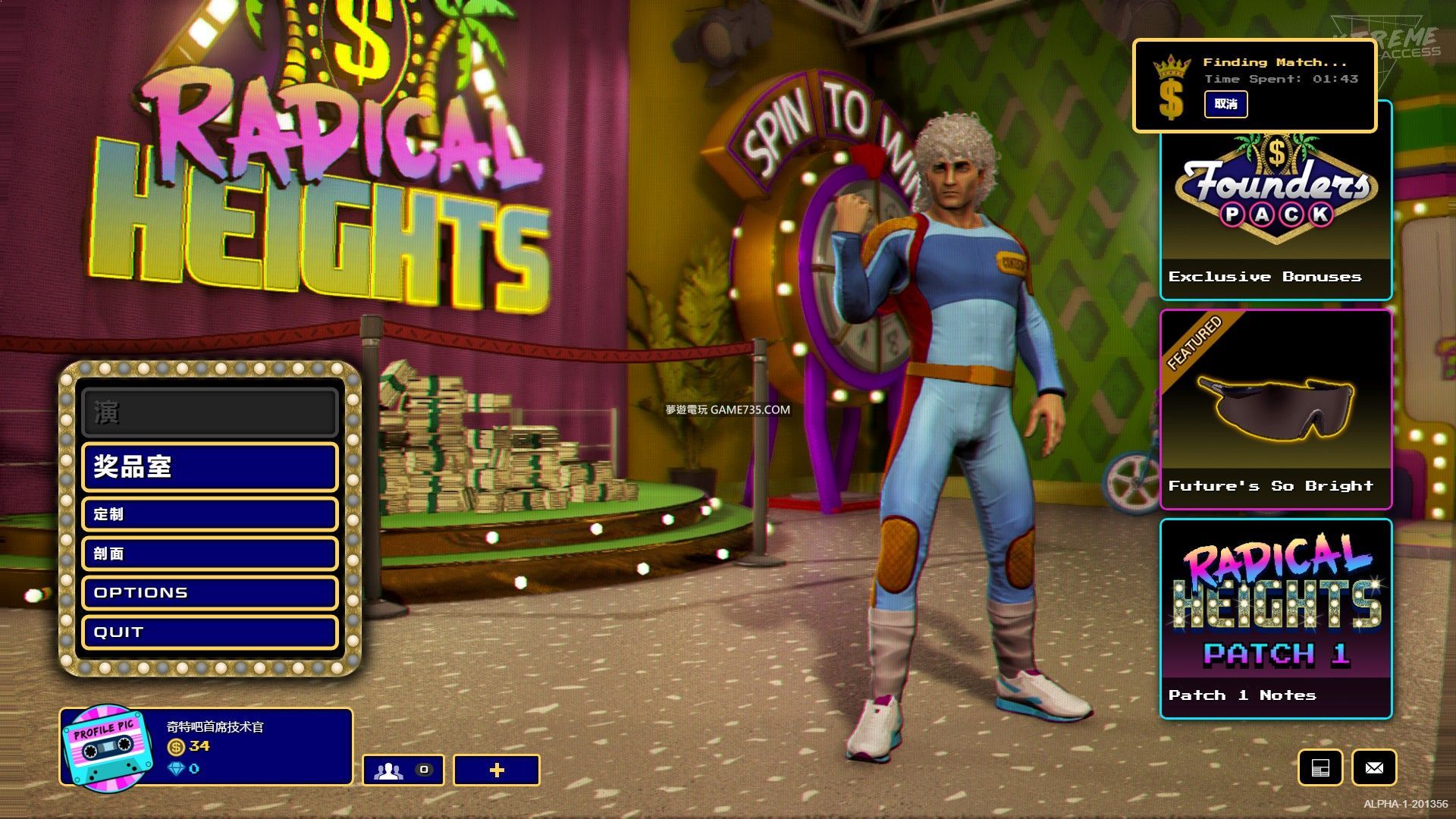
Task: Click the yellow plus invite button
Action: (x=497, y=770)
